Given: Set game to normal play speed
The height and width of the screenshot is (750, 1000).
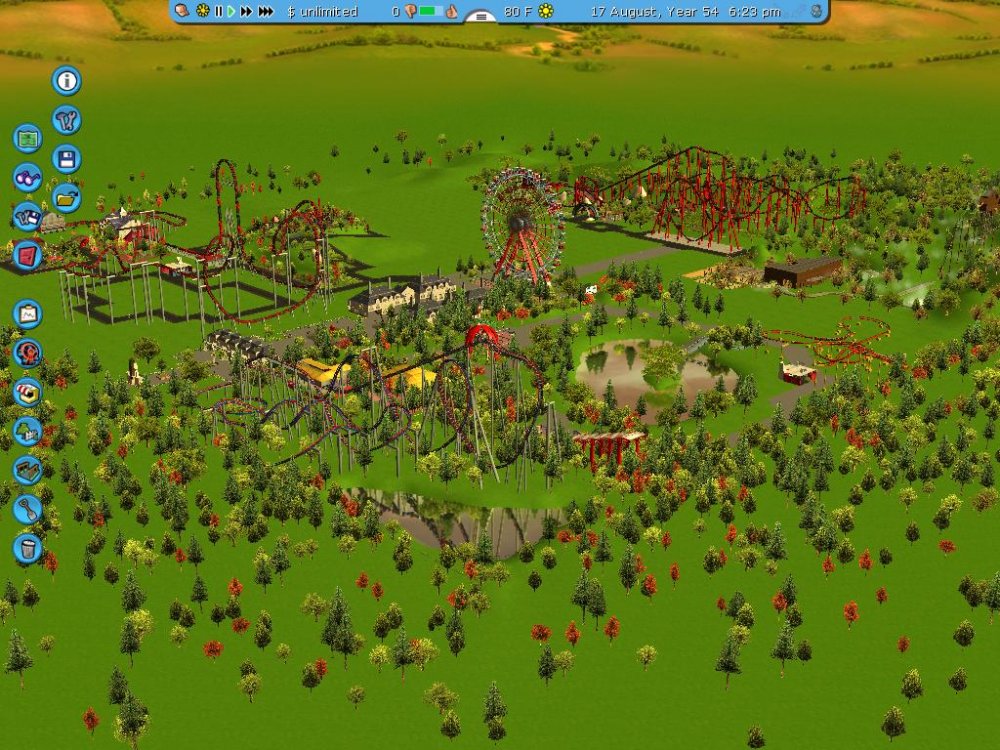Looking at the screenshot, I should coord(231,11).
